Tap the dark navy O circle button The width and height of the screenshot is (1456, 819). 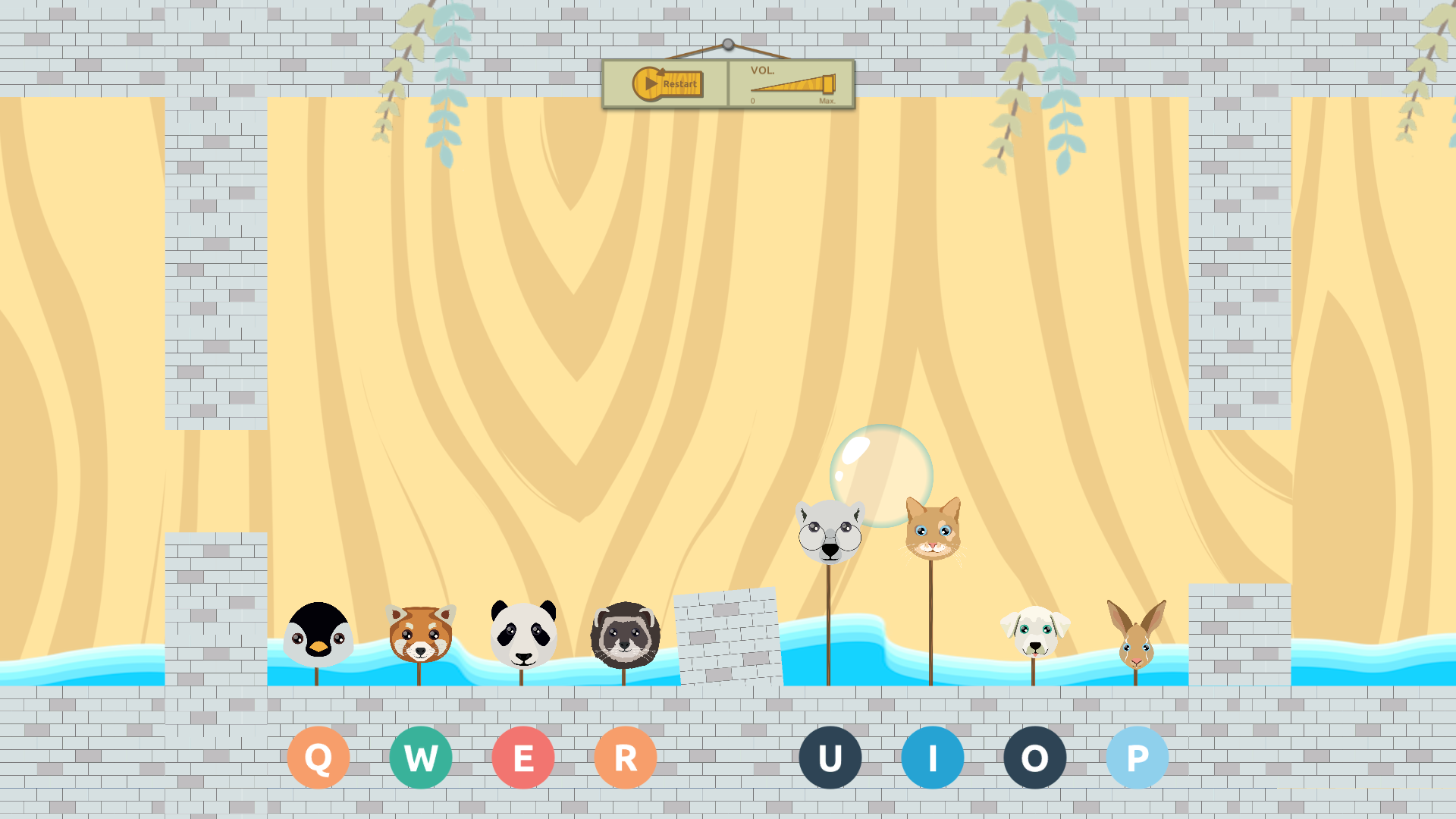pyautogui.click(x=1035, y=758)
